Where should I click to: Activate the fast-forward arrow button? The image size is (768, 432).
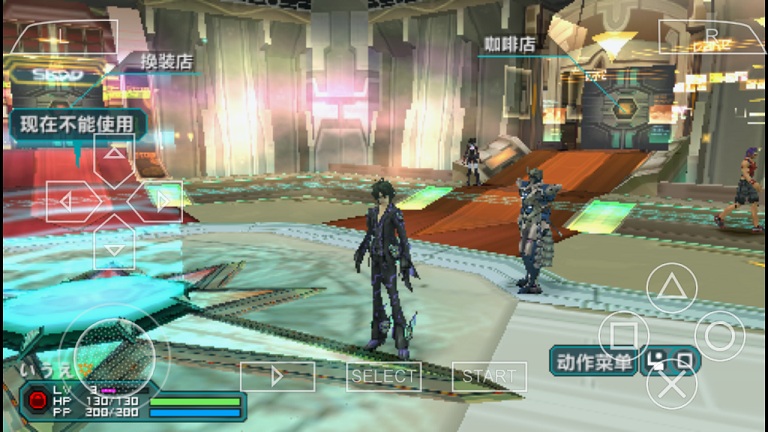[277, 376]
